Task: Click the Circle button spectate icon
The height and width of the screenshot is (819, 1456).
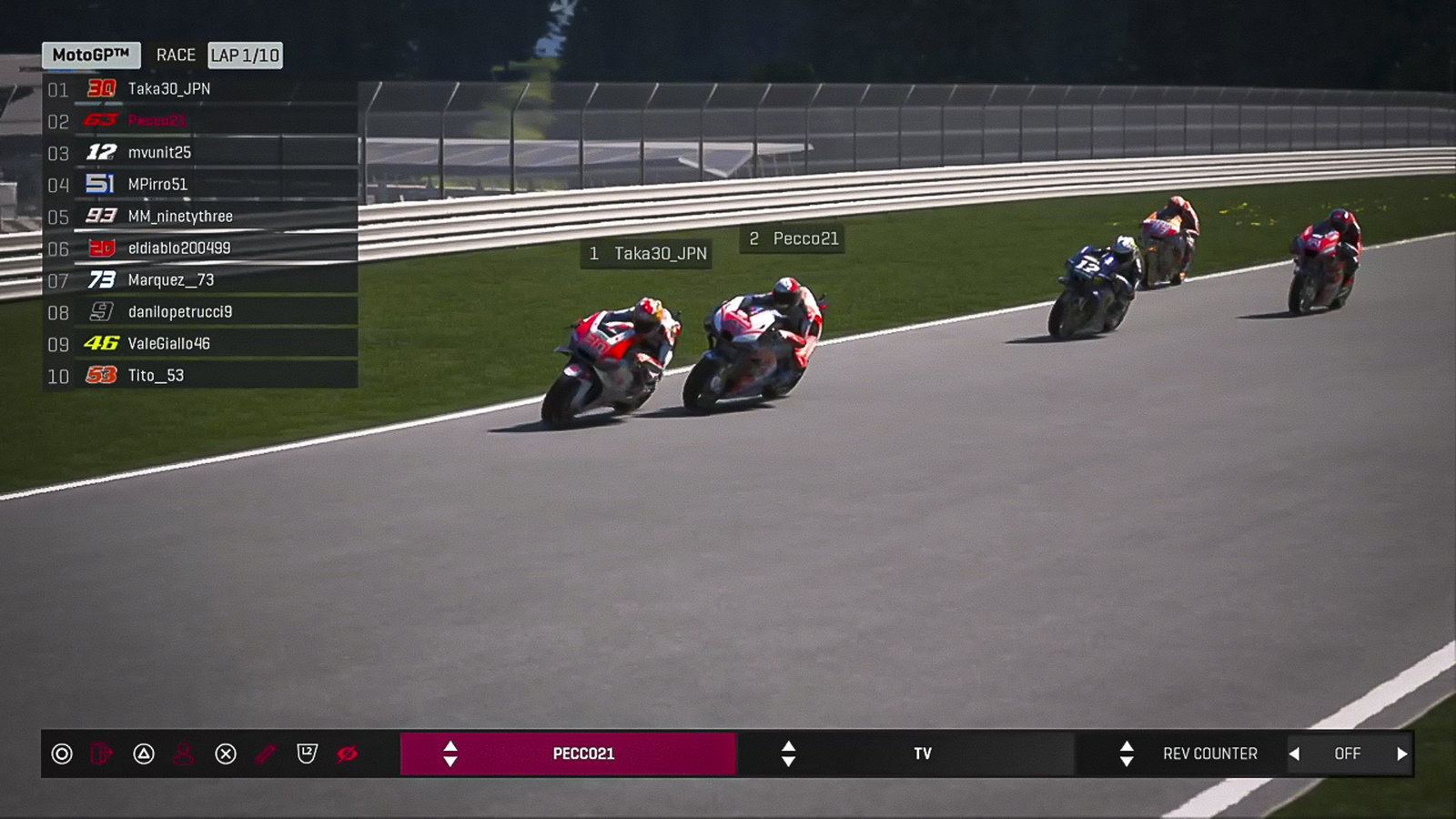Action: tap(62, 753)
